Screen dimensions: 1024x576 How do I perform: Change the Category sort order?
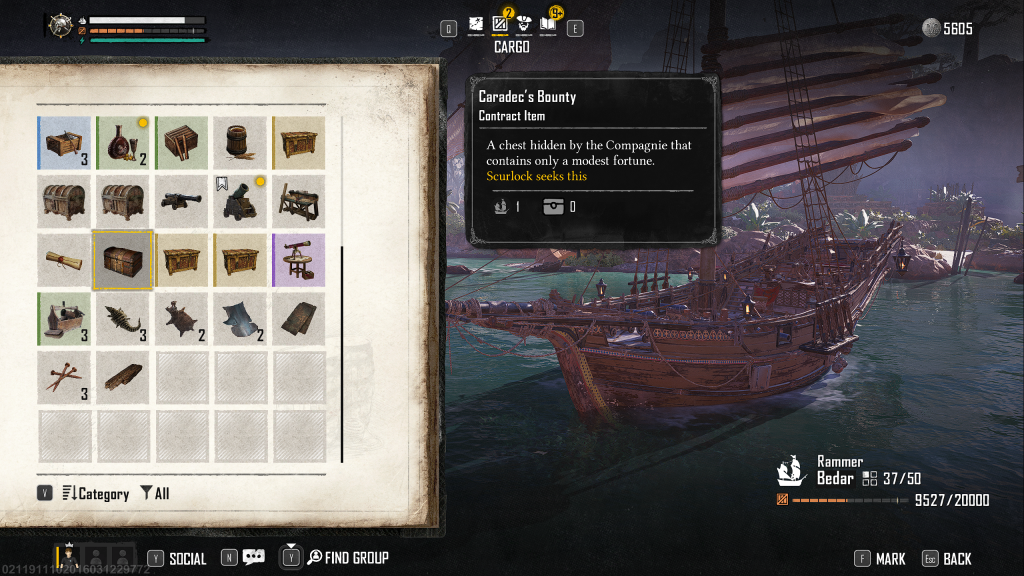point(96,493)
